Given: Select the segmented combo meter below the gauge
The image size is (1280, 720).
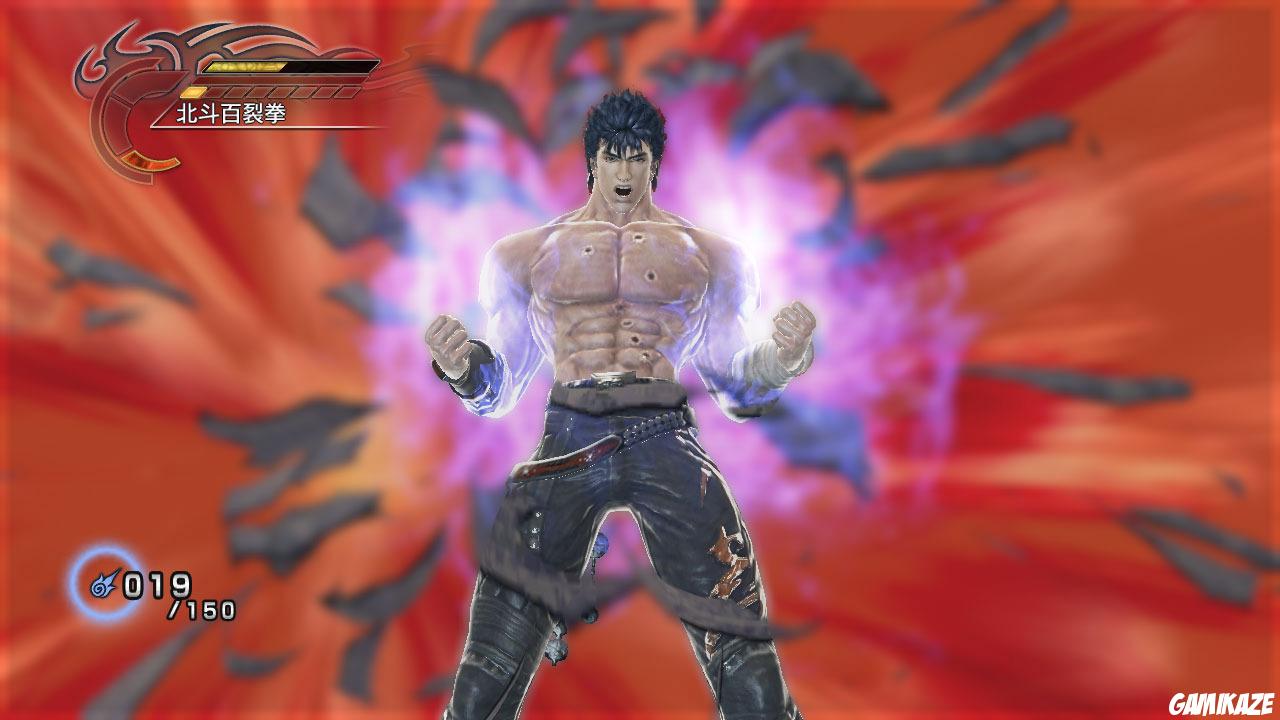Looking at the screenshot, I should (x=271, y=92).
